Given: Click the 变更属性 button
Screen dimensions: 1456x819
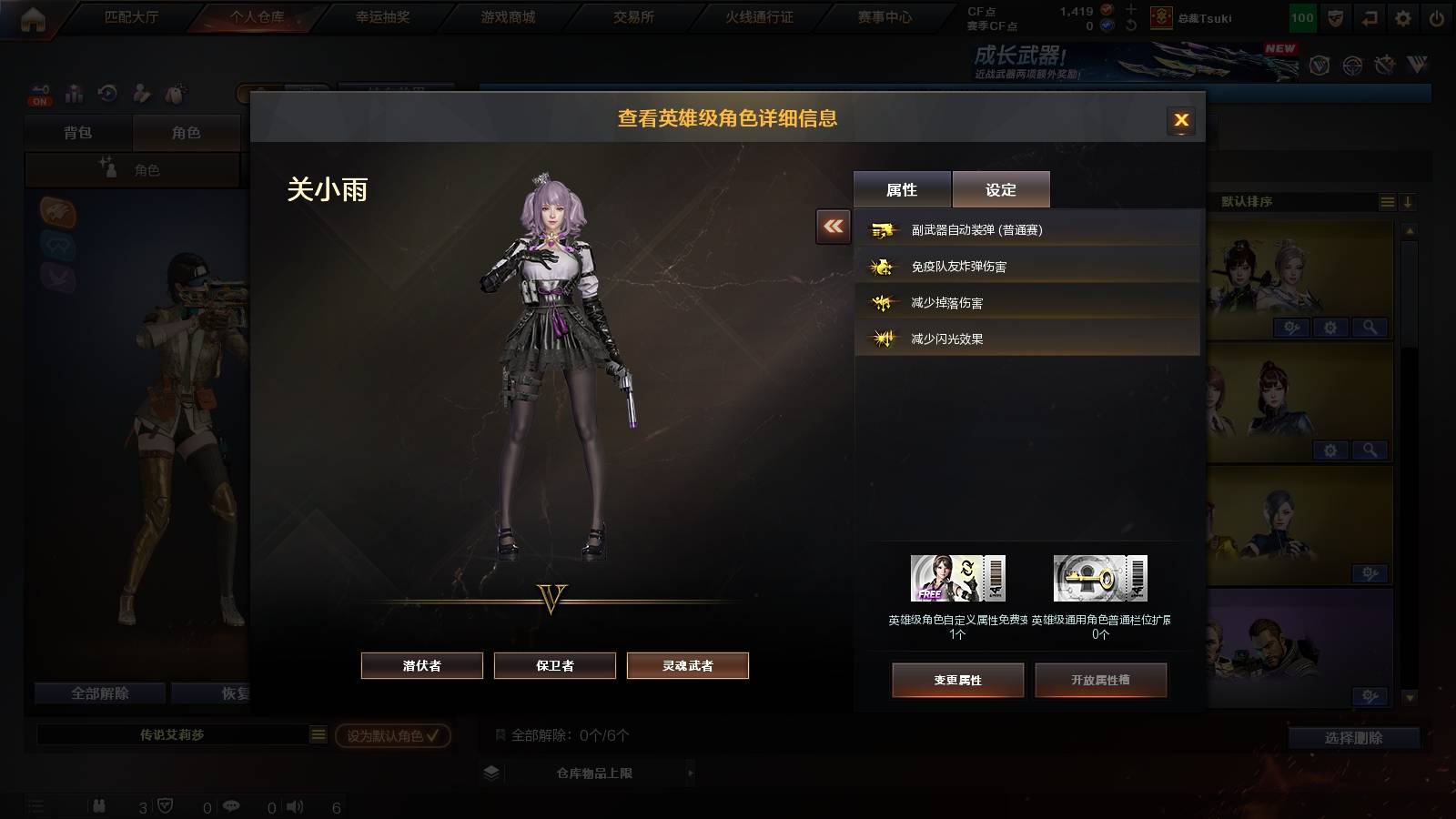Looking at the screenshot, I should tap(957, 679).
